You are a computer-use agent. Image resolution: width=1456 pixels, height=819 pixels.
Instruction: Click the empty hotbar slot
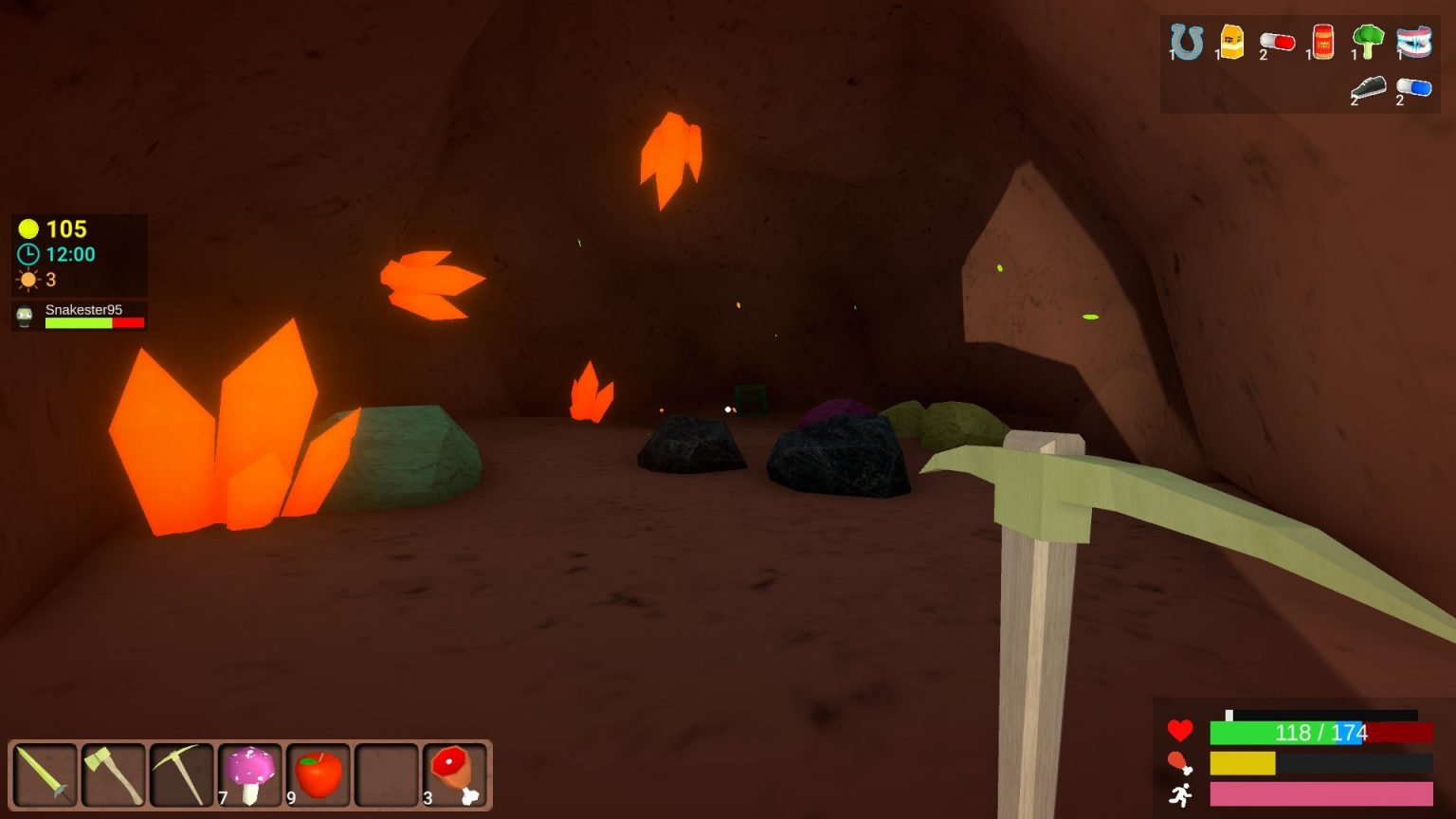click(x=387, y=774)
